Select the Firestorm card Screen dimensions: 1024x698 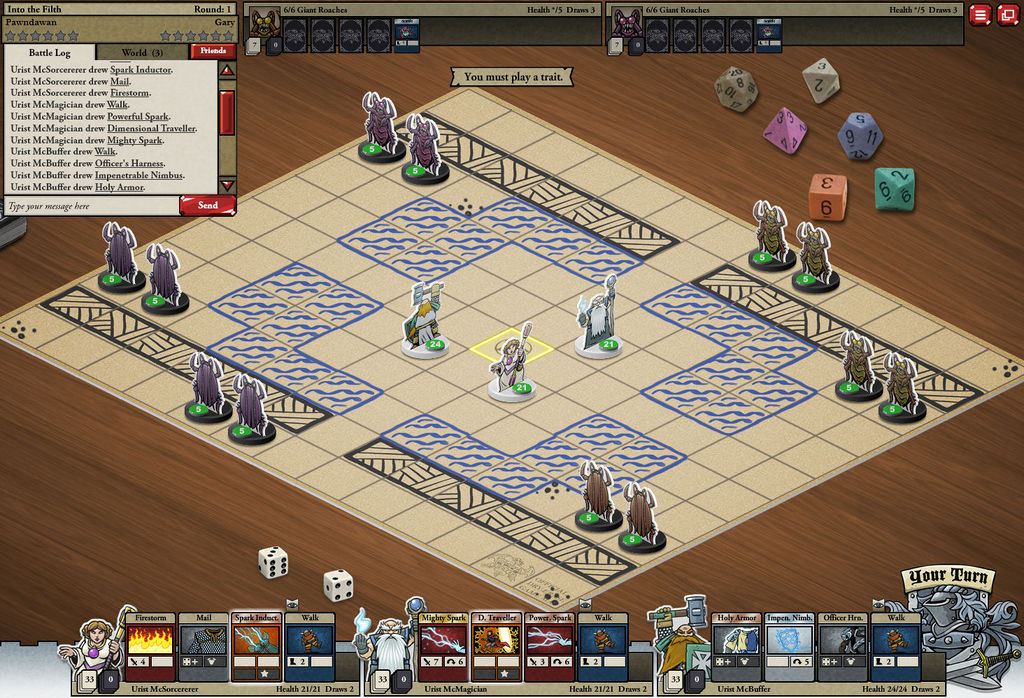coord(150,647)
